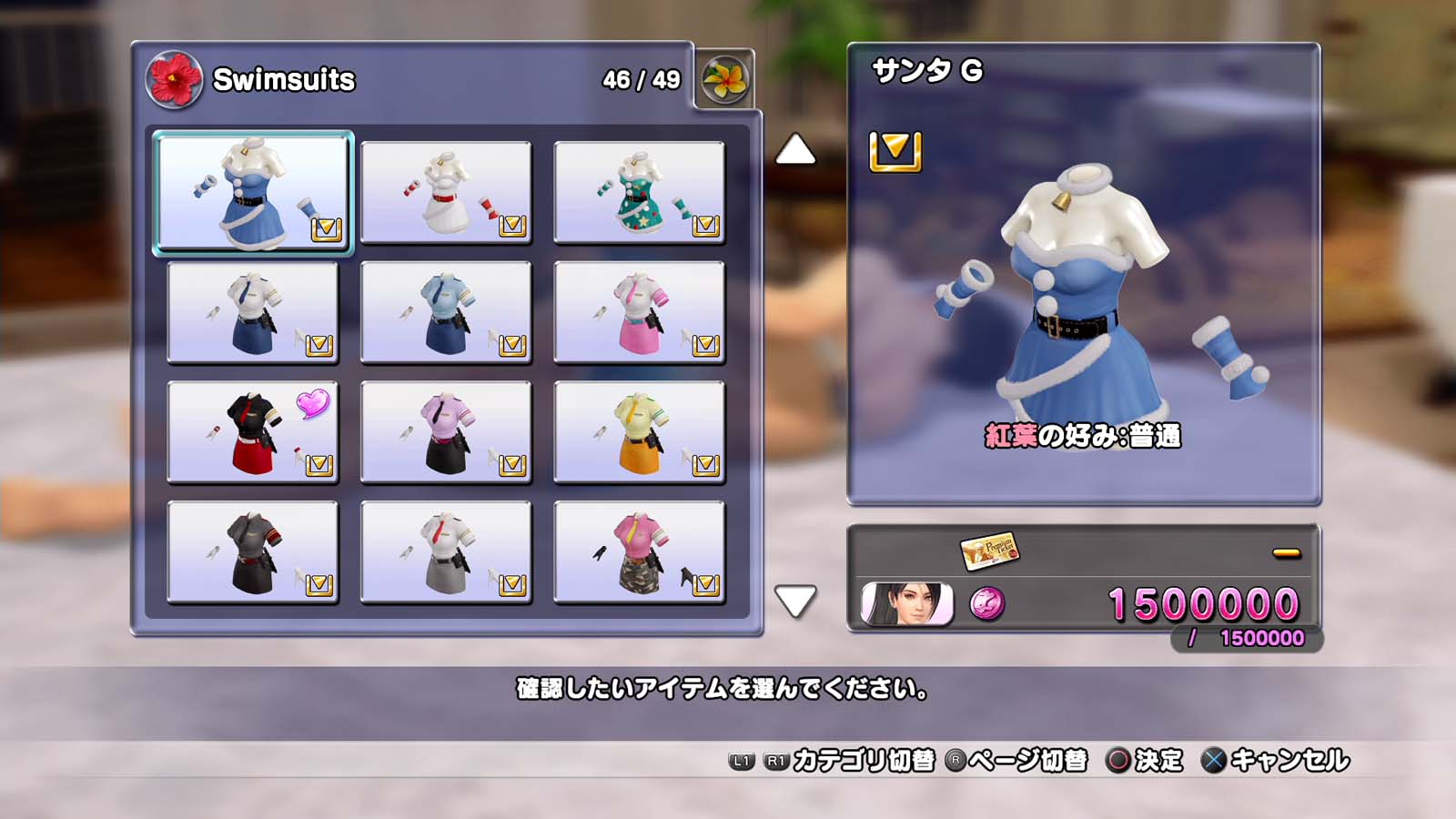Choose the light blue shirt police uniform
Image resolution: width=1456 pixels, height=819 pixels.
446,312
